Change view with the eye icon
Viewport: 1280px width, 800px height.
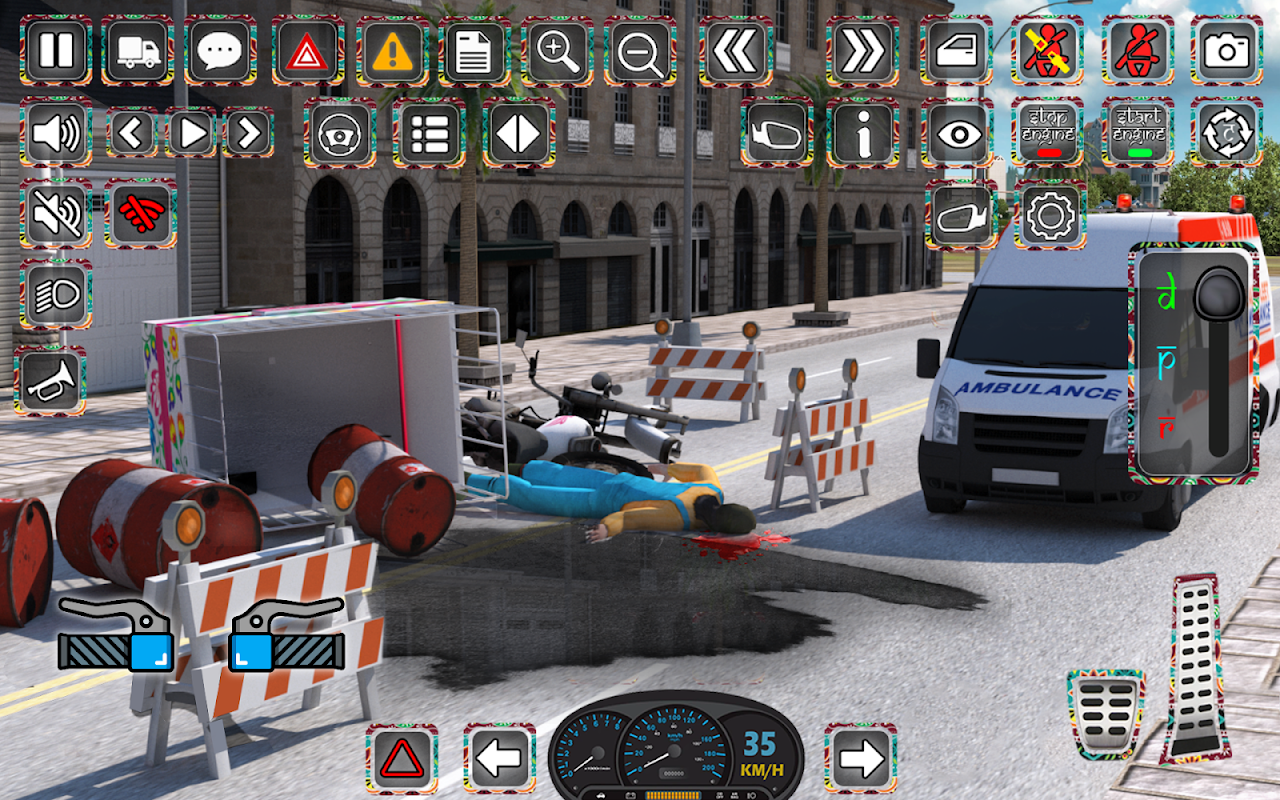957,132
